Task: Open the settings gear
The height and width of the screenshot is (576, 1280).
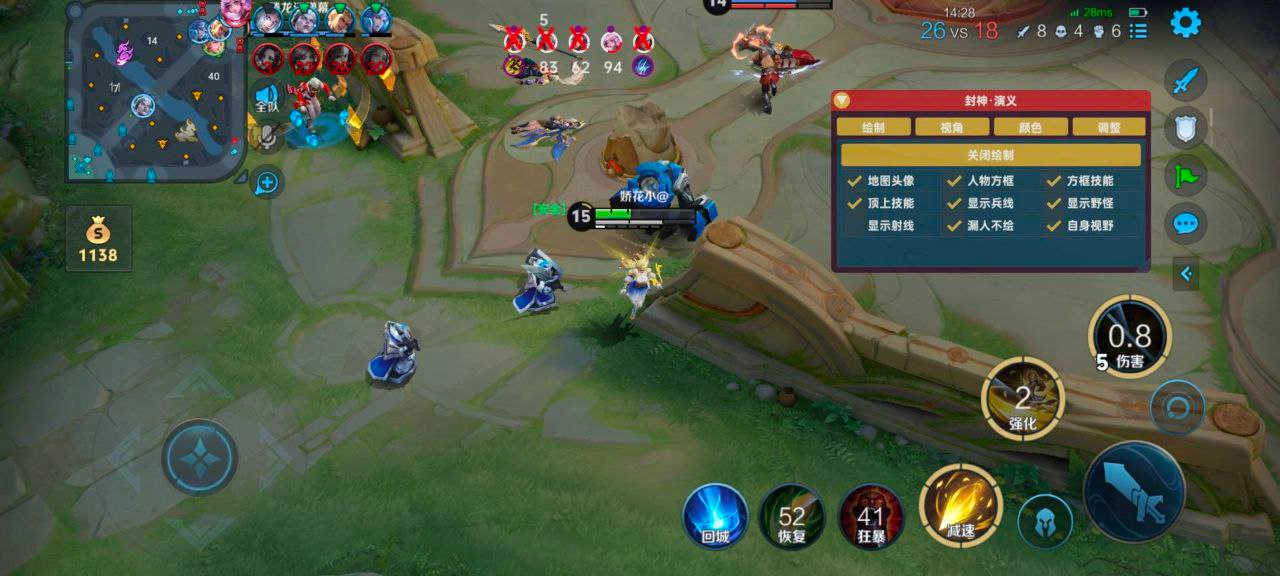Action: click(x=1185, y=22)
